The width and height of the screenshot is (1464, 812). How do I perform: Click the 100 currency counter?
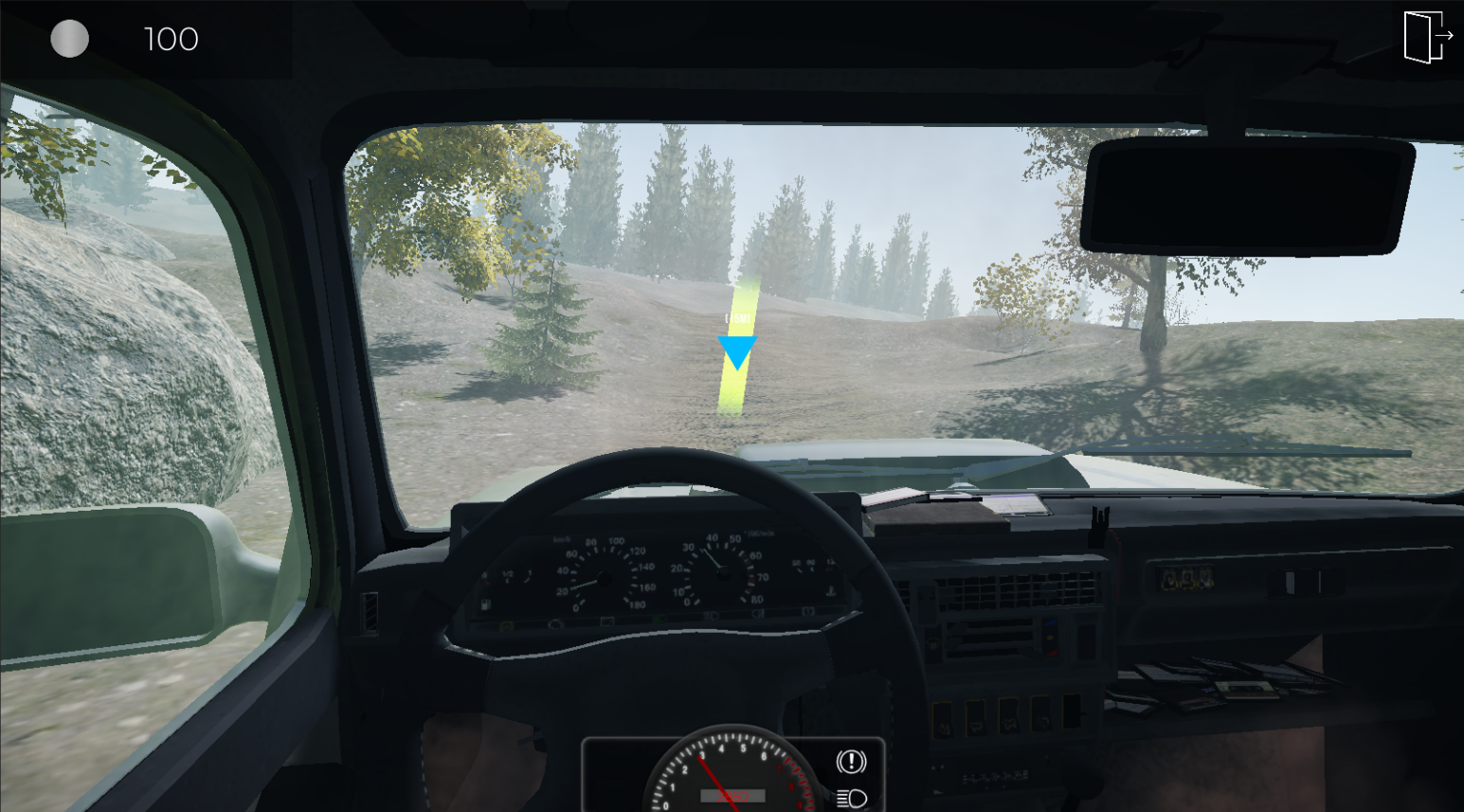[170, 39]
